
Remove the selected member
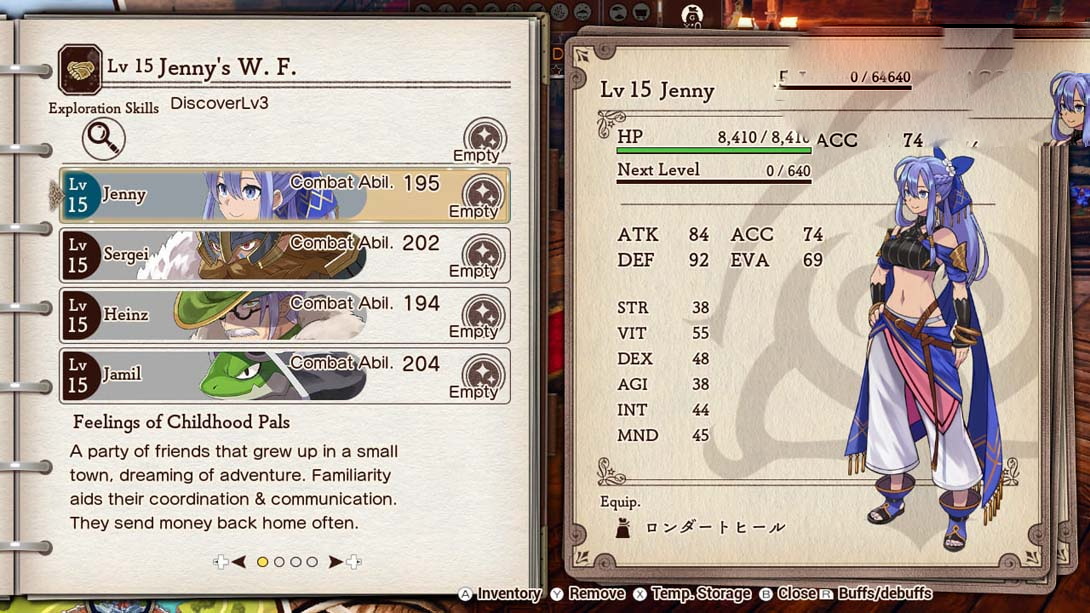(588, 594)
